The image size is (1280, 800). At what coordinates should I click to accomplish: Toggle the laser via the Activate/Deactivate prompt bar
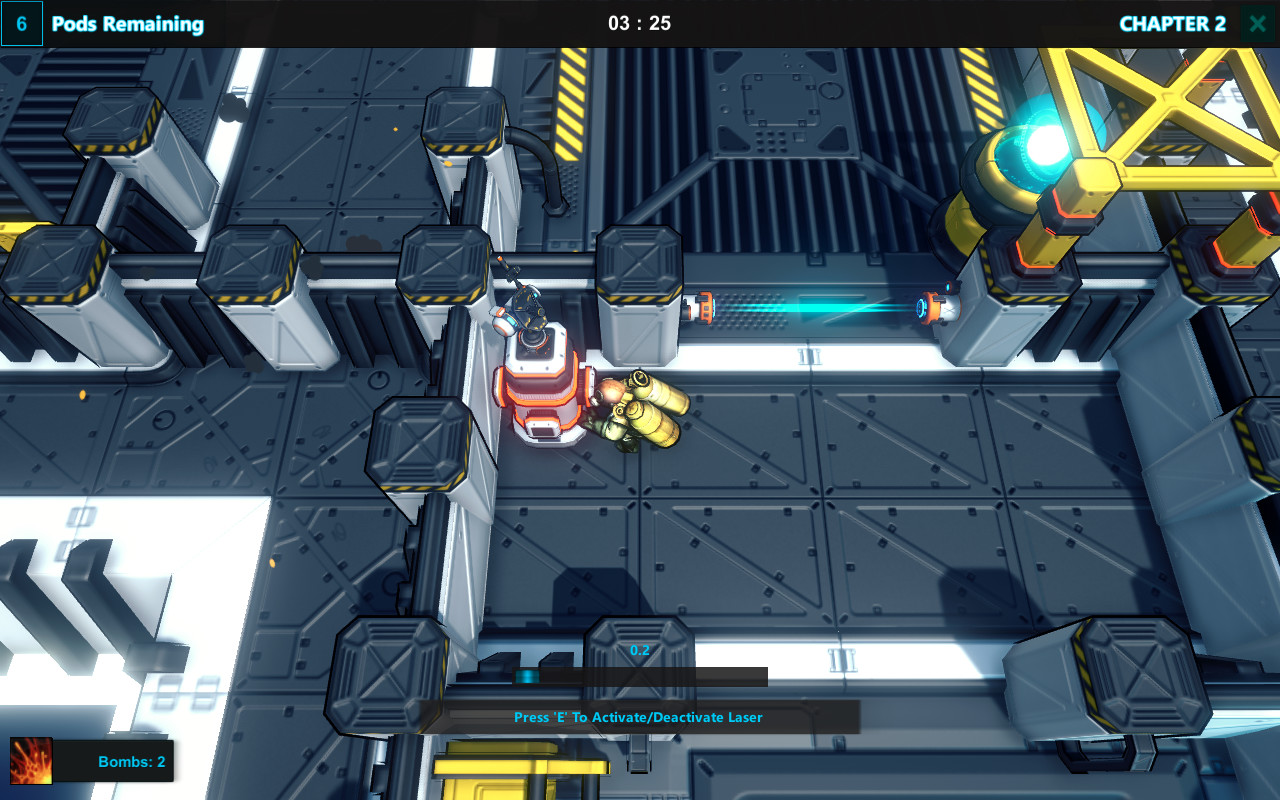[638, 717]
